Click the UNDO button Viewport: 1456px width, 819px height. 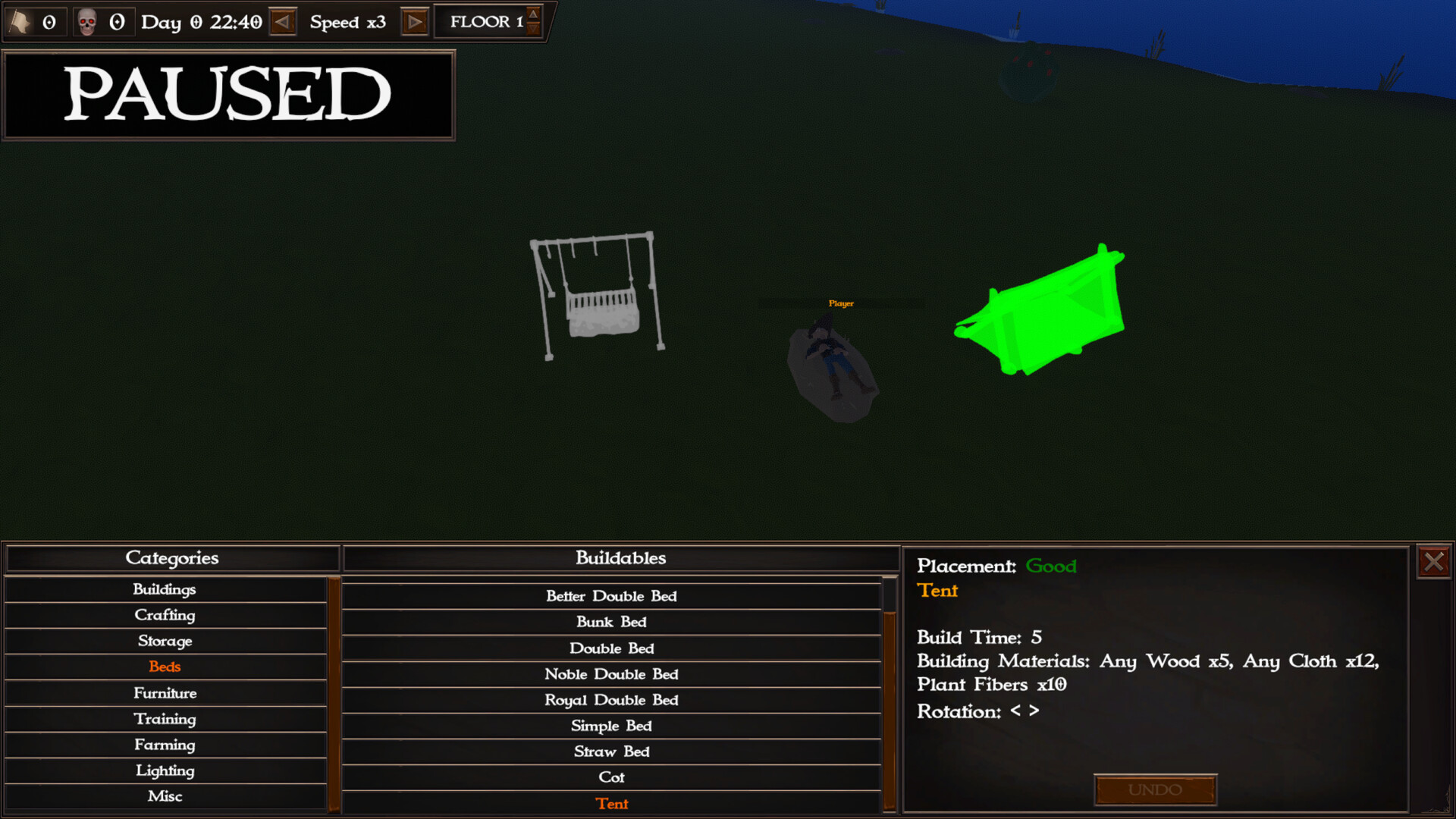(1155, 789)
